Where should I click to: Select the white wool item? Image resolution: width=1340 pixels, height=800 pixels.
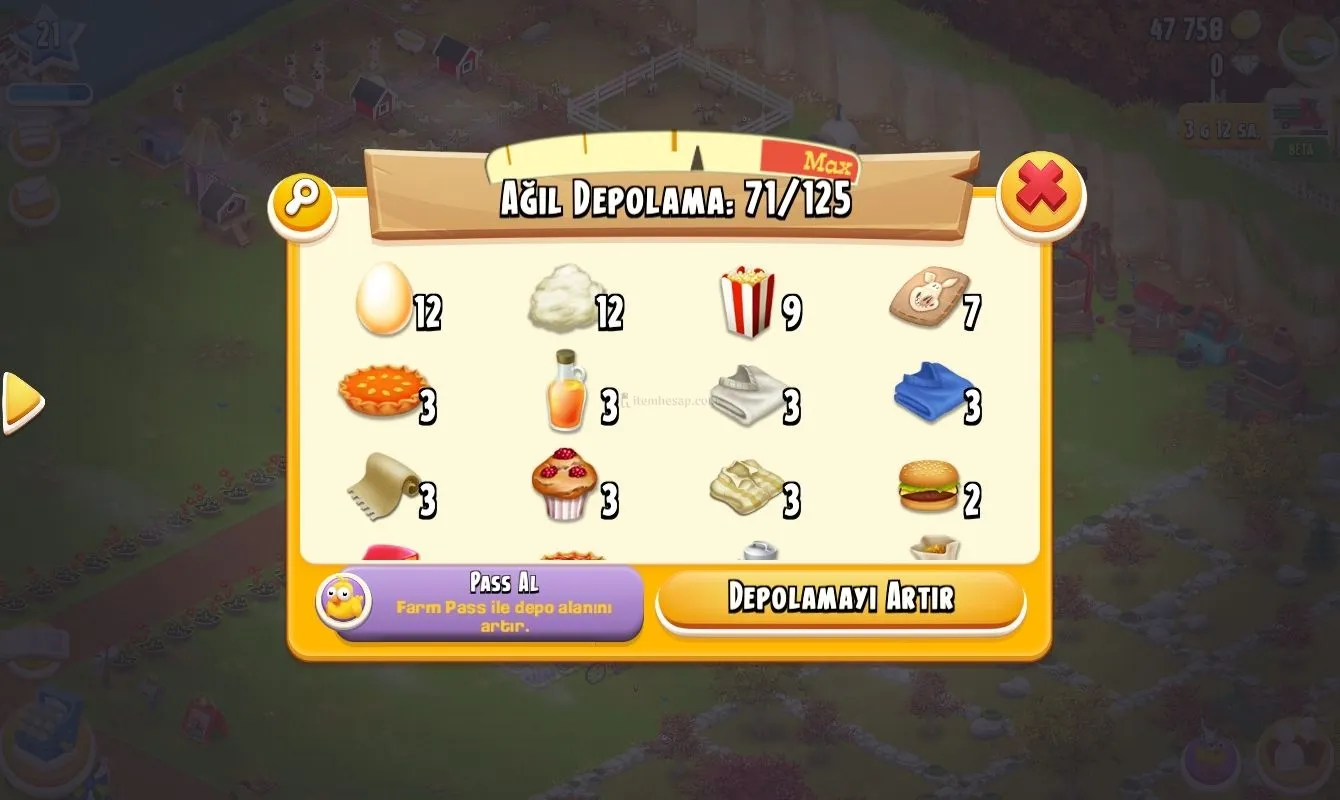(x=565, y=298)
